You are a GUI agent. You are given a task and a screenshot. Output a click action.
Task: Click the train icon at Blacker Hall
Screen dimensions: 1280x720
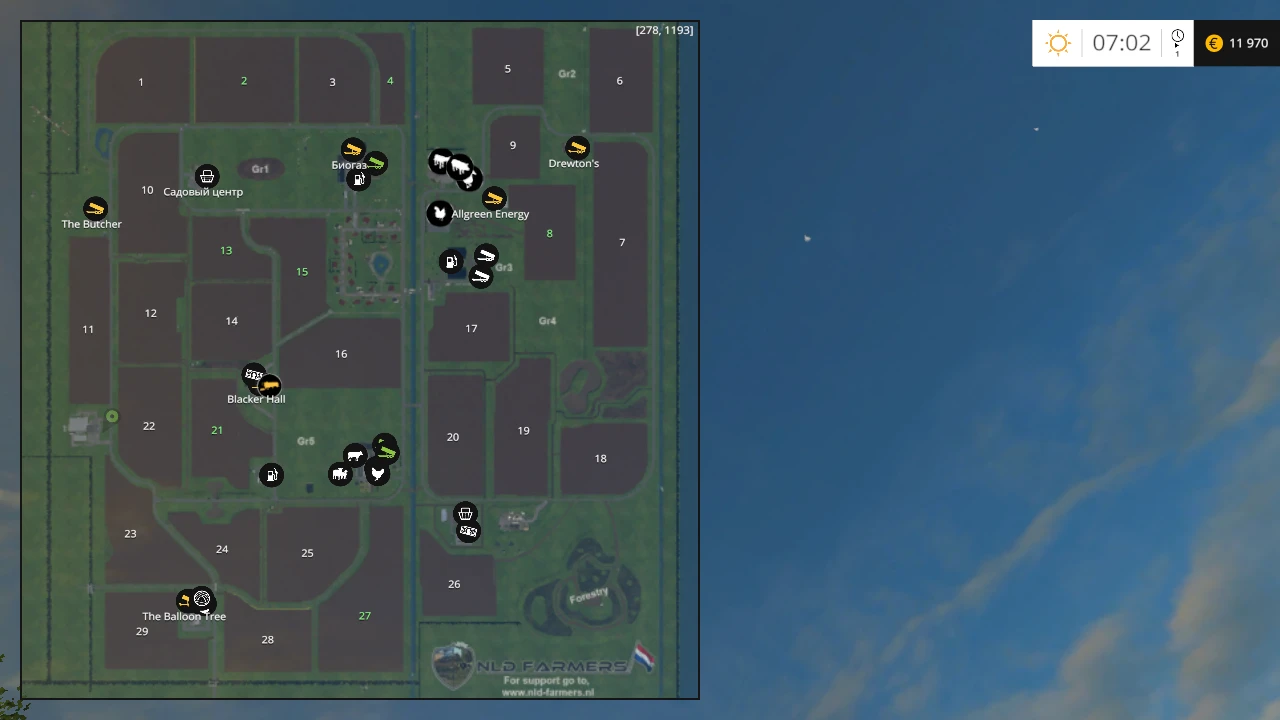tap(267, 386)
